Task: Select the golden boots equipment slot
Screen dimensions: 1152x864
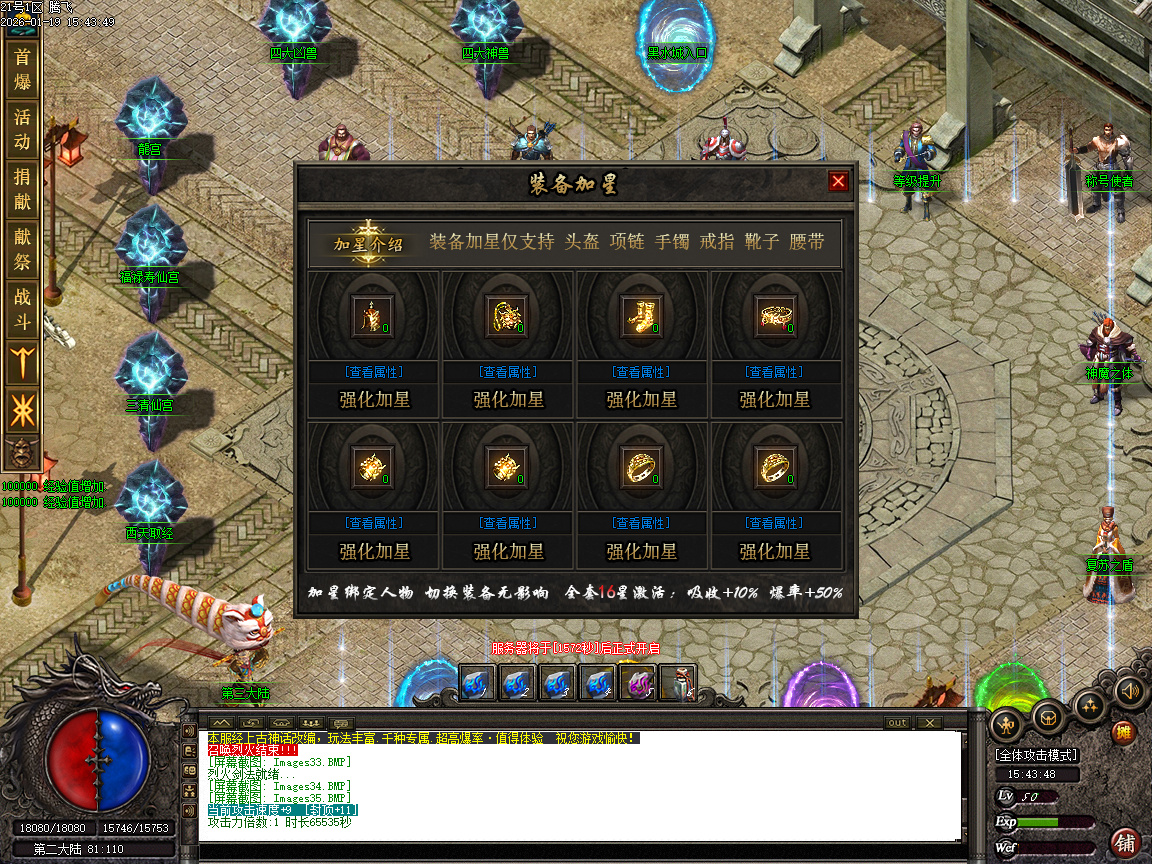Action: pos(641,316)
